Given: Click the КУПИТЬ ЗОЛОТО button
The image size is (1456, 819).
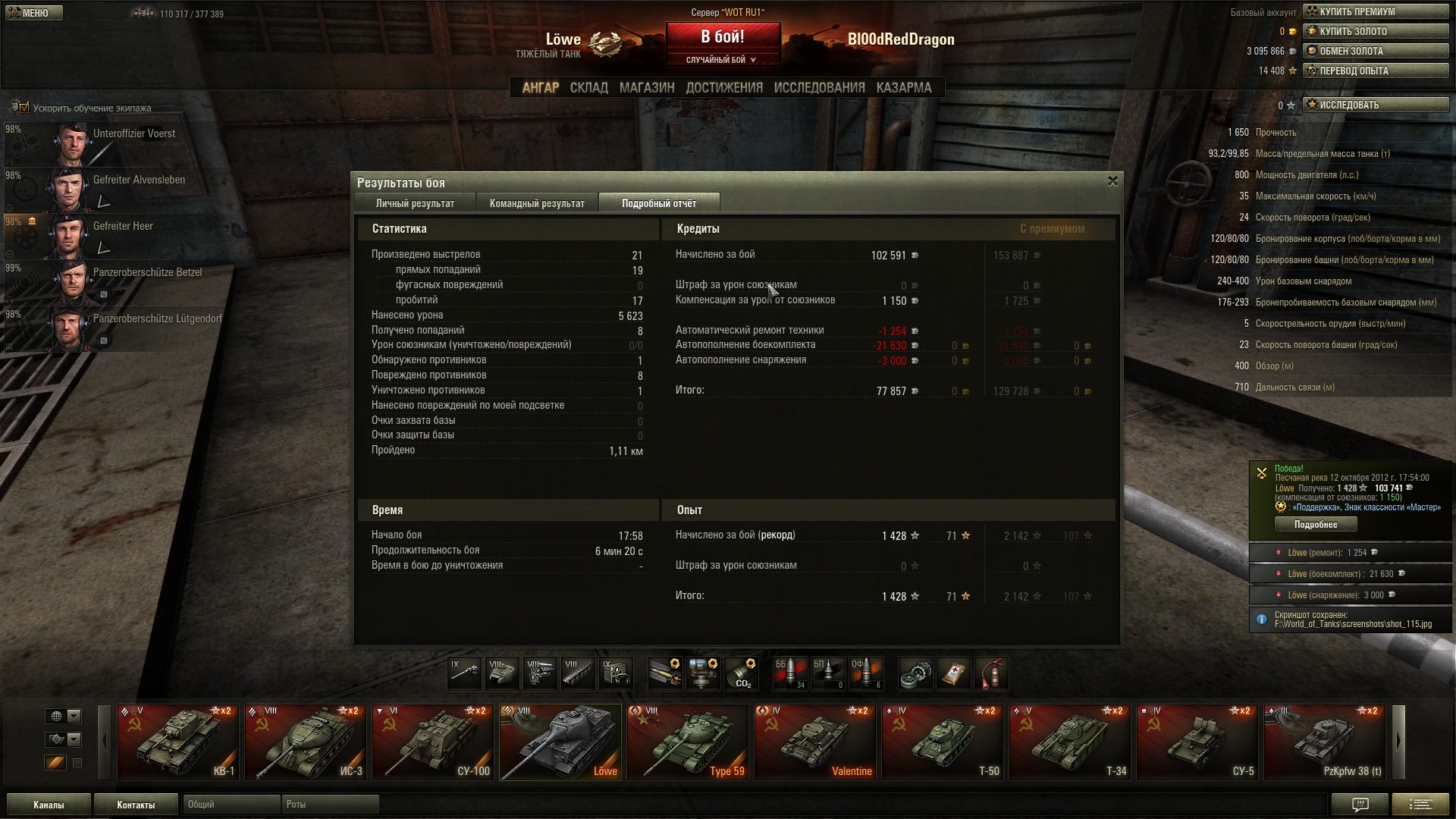Looking at the screenshot, I should (1375, 31).
